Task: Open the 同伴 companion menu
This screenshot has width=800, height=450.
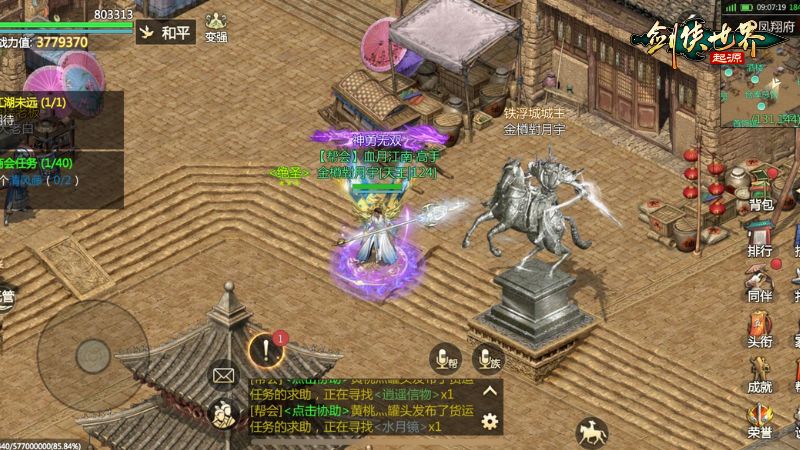Action: click(760, 283)
